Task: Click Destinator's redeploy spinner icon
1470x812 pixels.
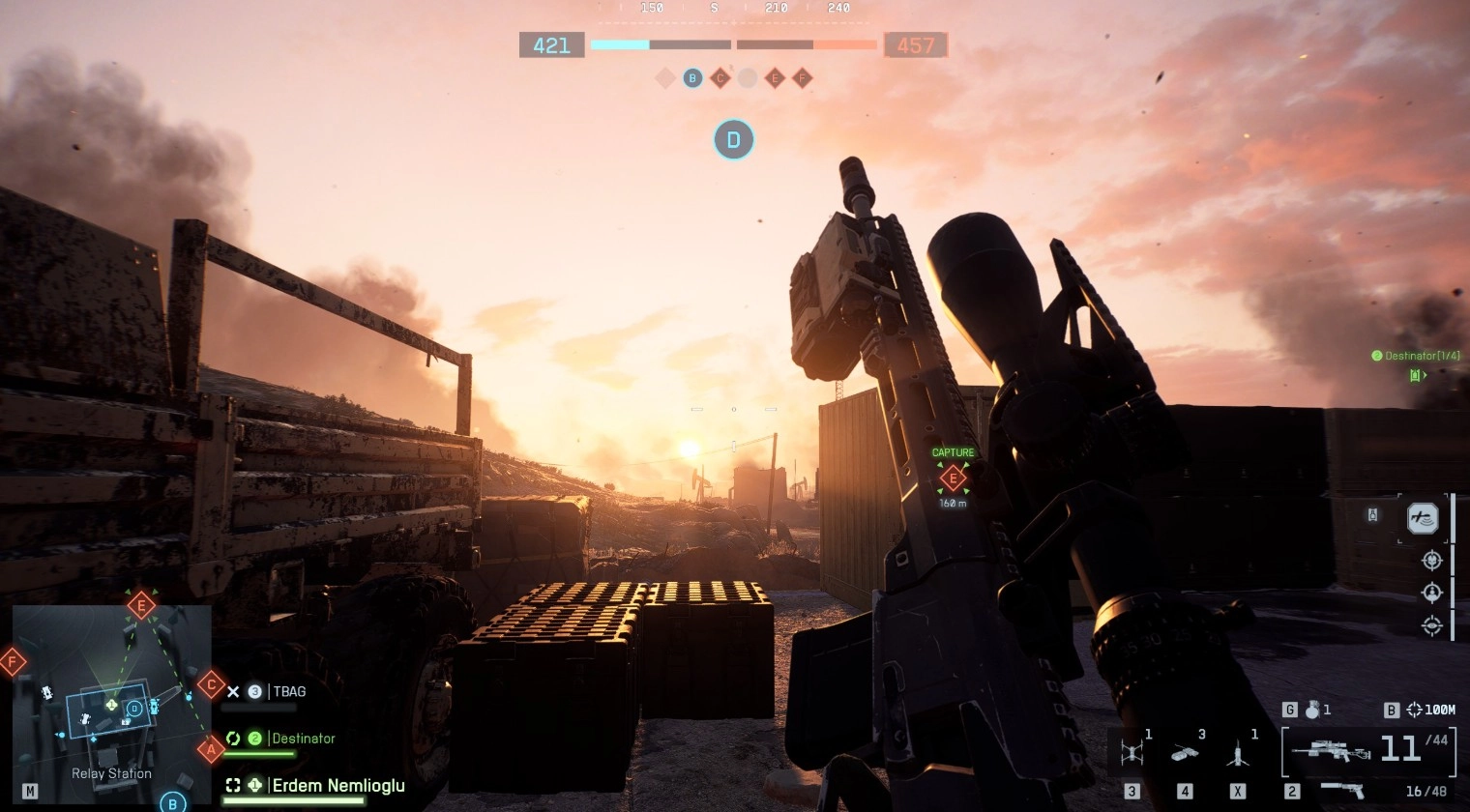Action: click(232, 738)
